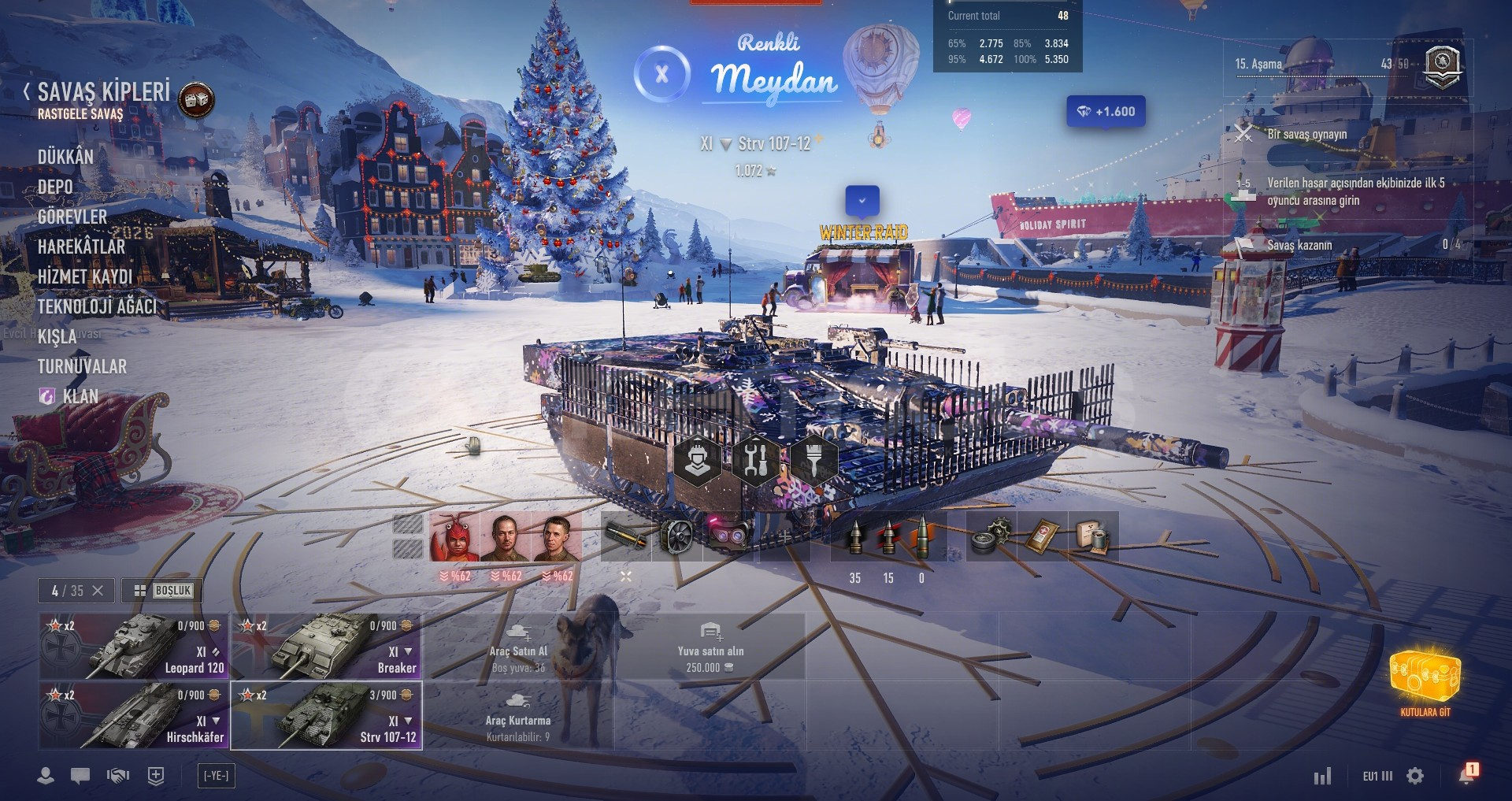Screen dimensions: 1512x801
Task: Open SAVAŞ KİPLERİ battle mode selector
Action: (104, 92)
